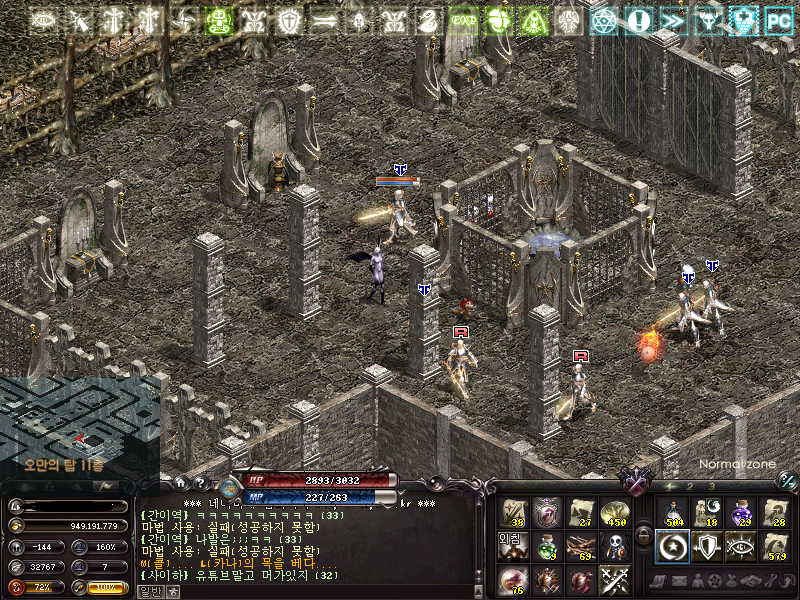Screen dimensions: 800x600
Task: Activate the shield with arrows skill
Action: point(707,545)
